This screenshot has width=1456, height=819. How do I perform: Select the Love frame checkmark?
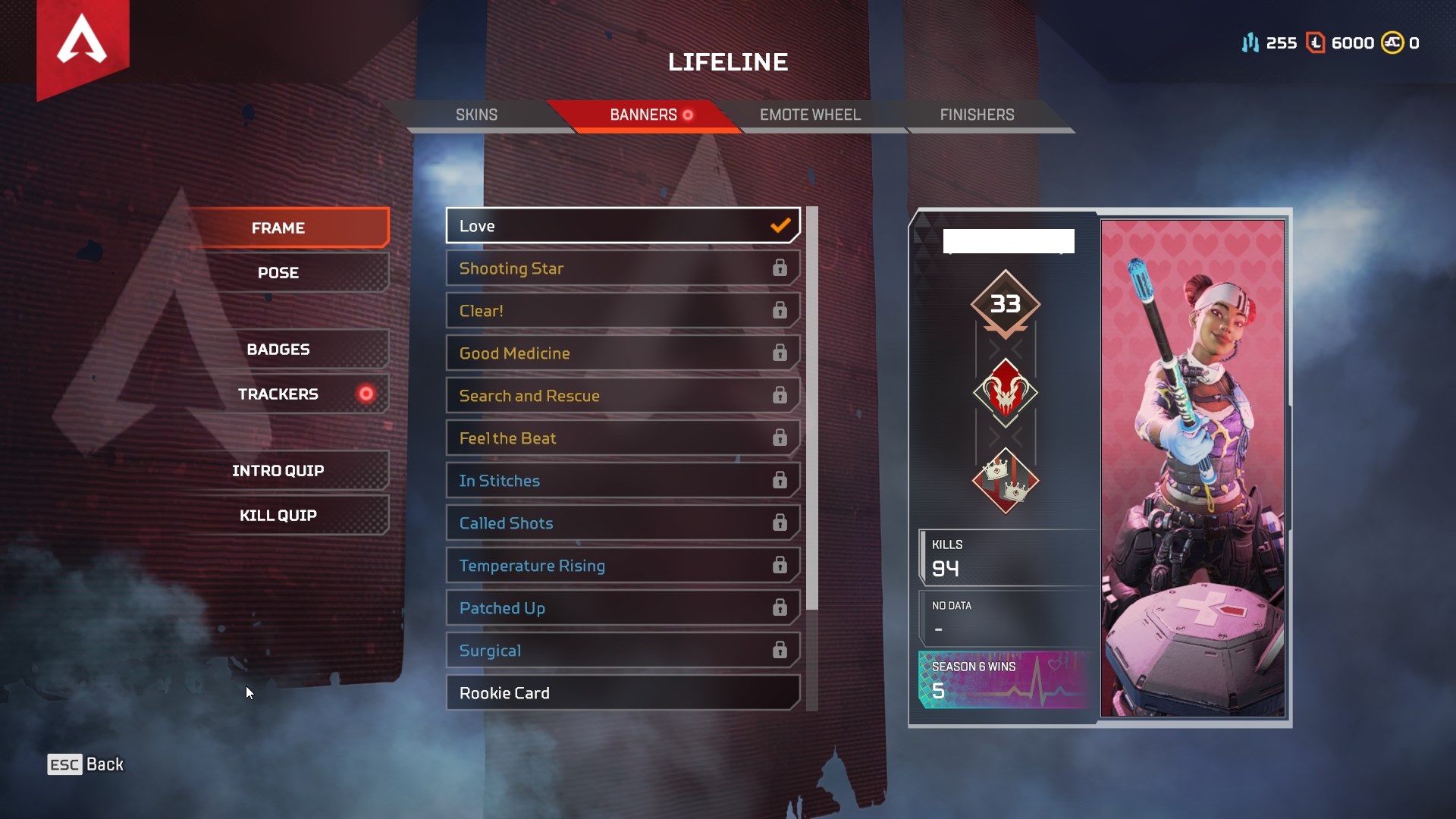pyautogui.click(x=780, y=225)
